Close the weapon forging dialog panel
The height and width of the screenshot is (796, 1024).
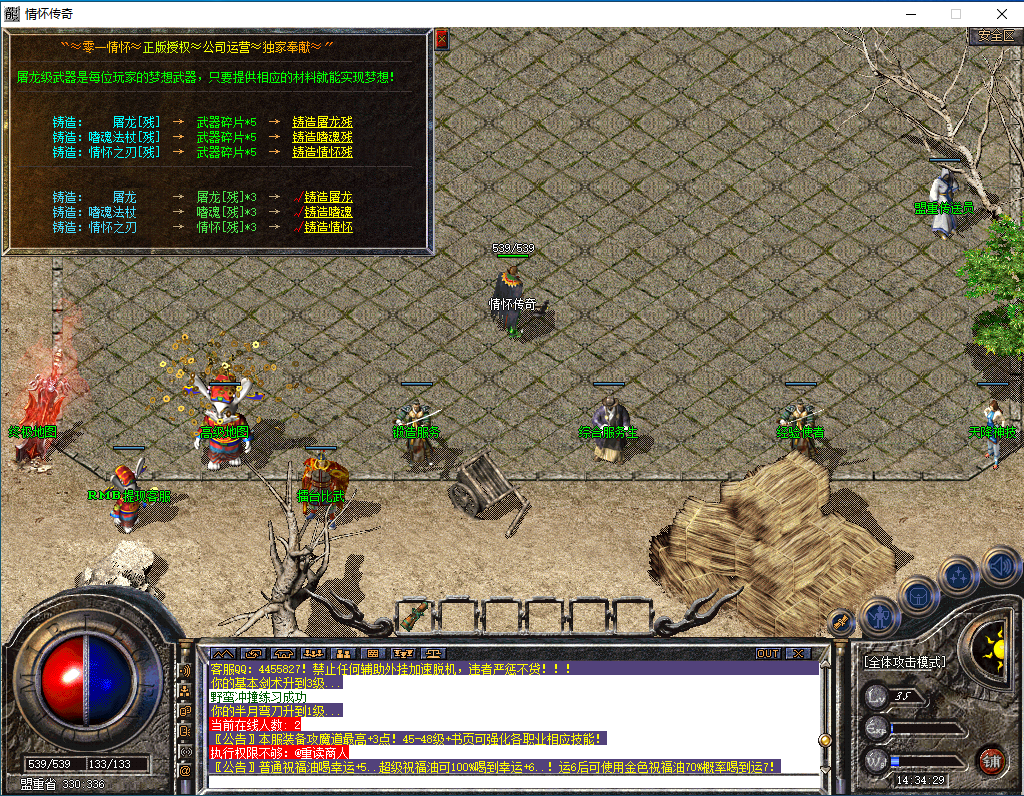tap(441, 40)
